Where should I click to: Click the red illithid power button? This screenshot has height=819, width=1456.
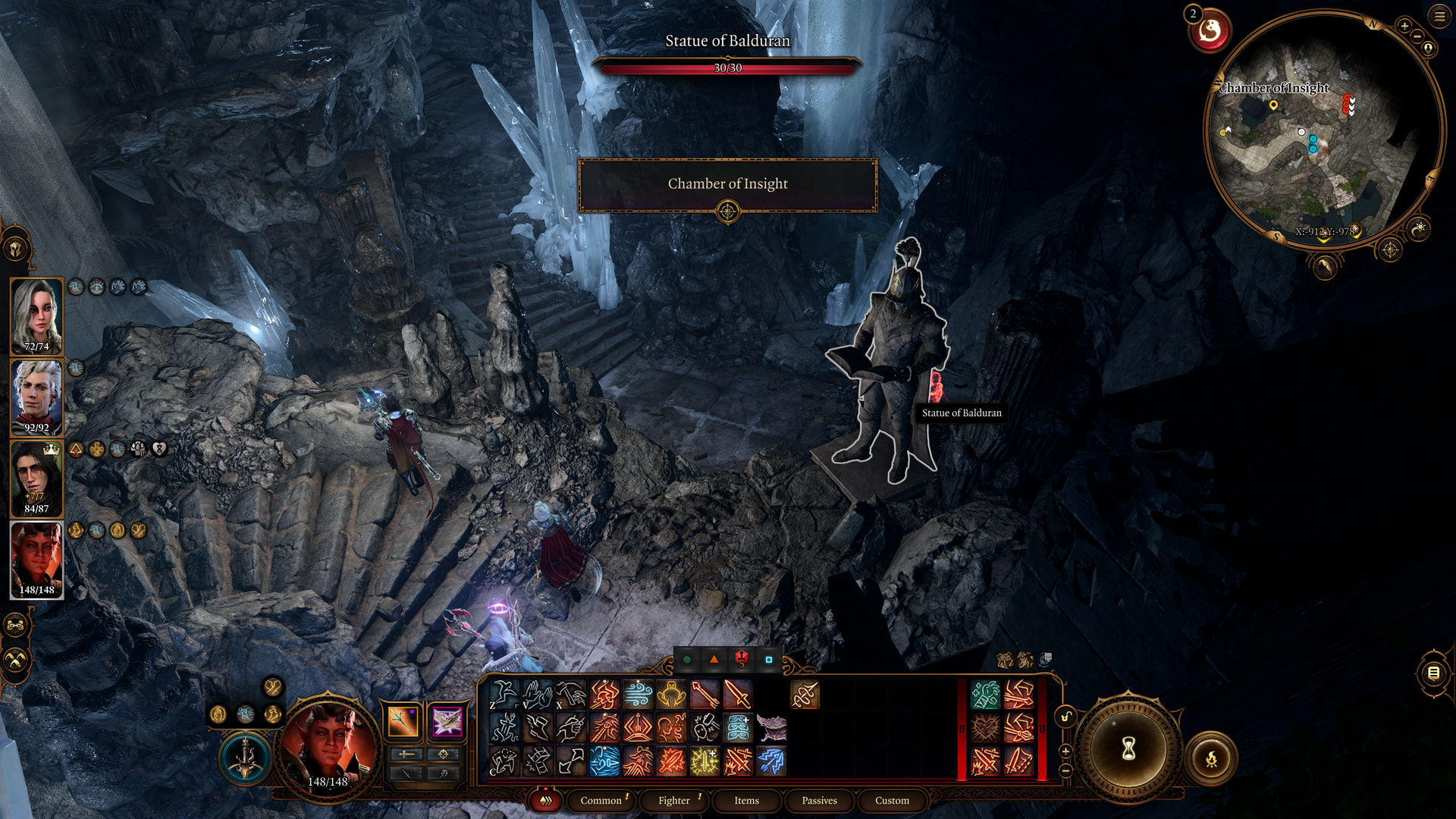1210,32
